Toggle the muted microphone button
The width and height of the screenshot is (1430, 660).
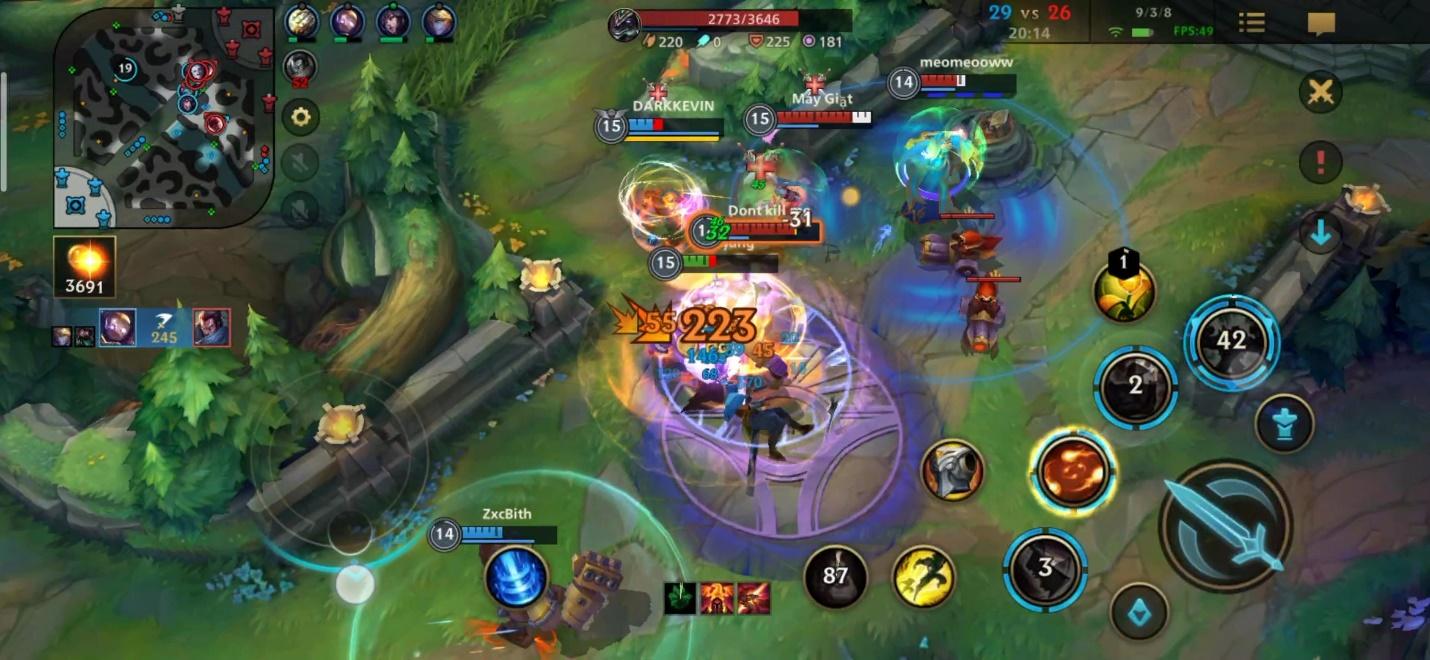tap(300, 207)
